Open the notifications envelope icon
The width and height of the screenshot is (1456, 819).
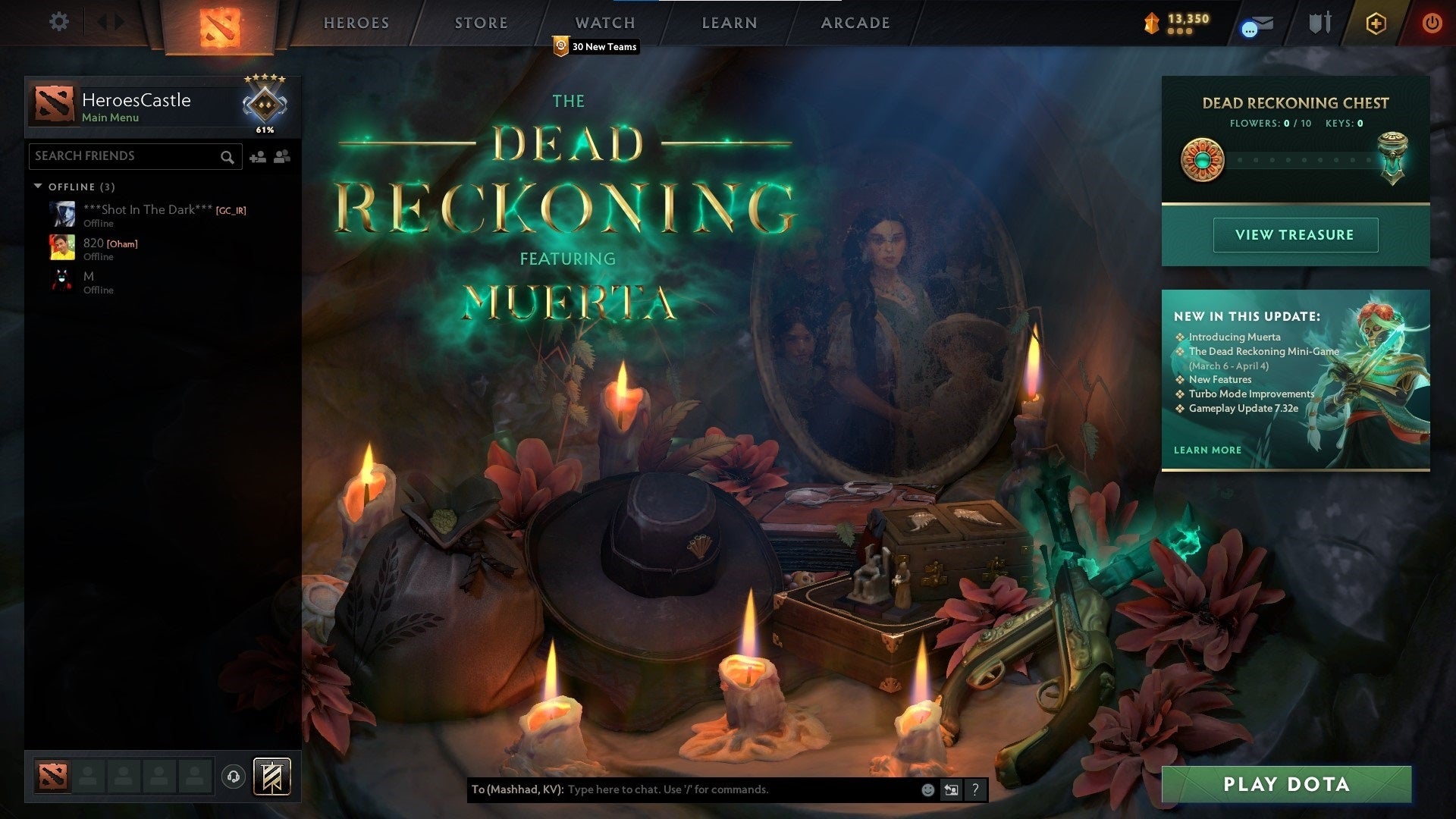coord(1255,24)
